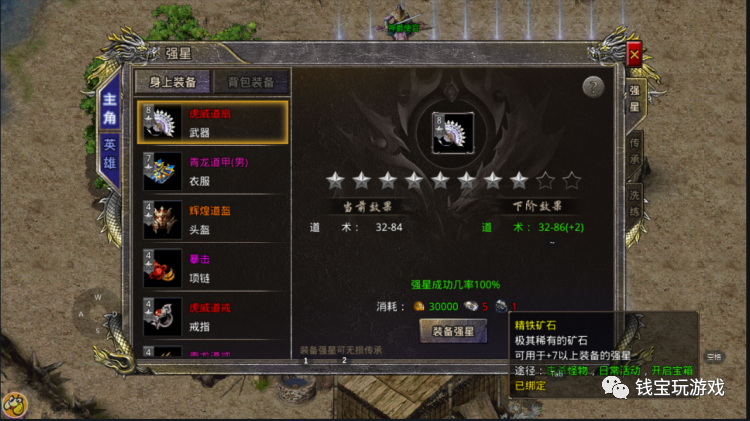Image resolution: width=750 pixels, height=421 pixels.
Task: Open the question mark help button
Action: pyautogui.click(x=593, y=86)
